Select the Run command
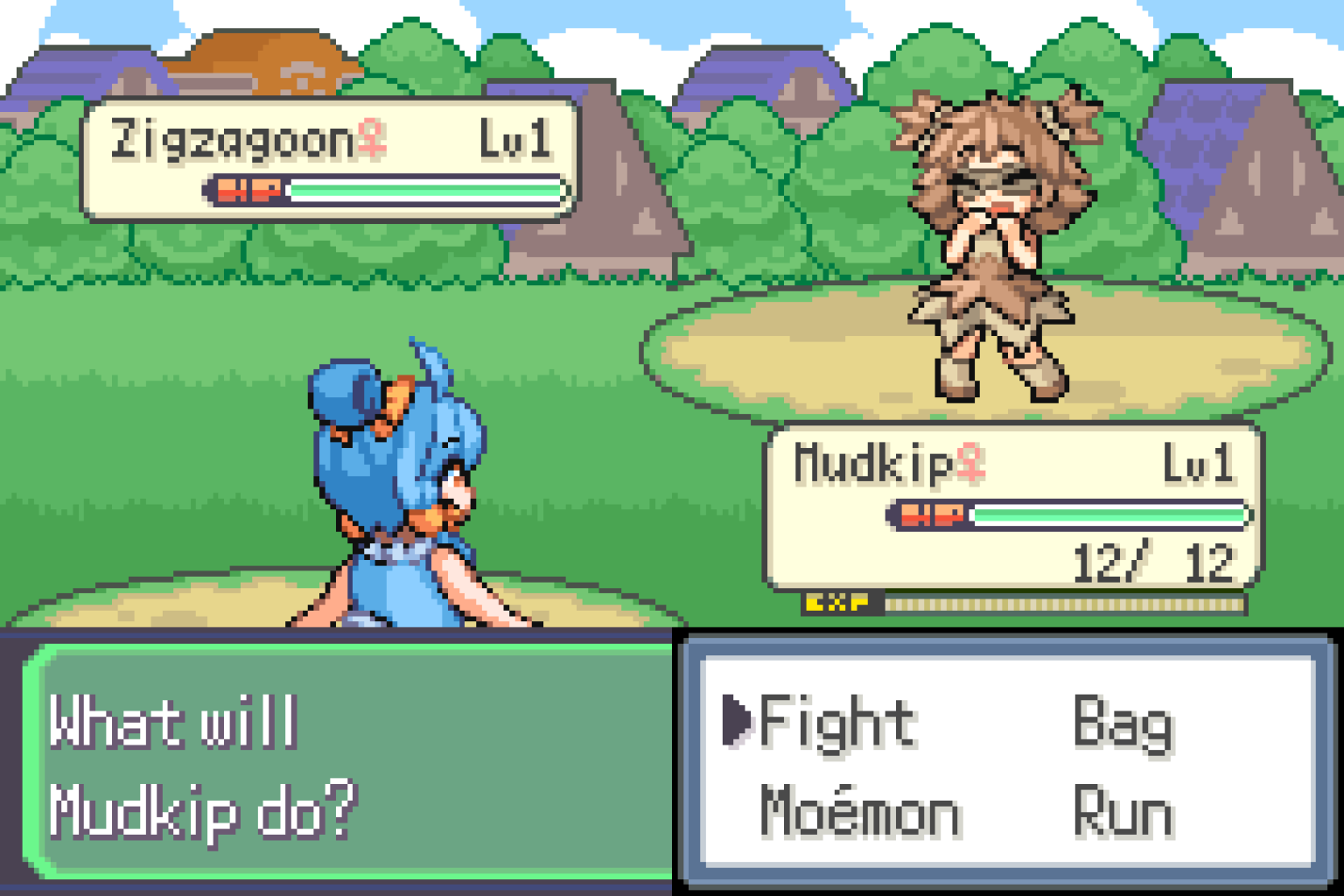The width and height of the screenshot is (1344, 896). [x=1124, y=812]
